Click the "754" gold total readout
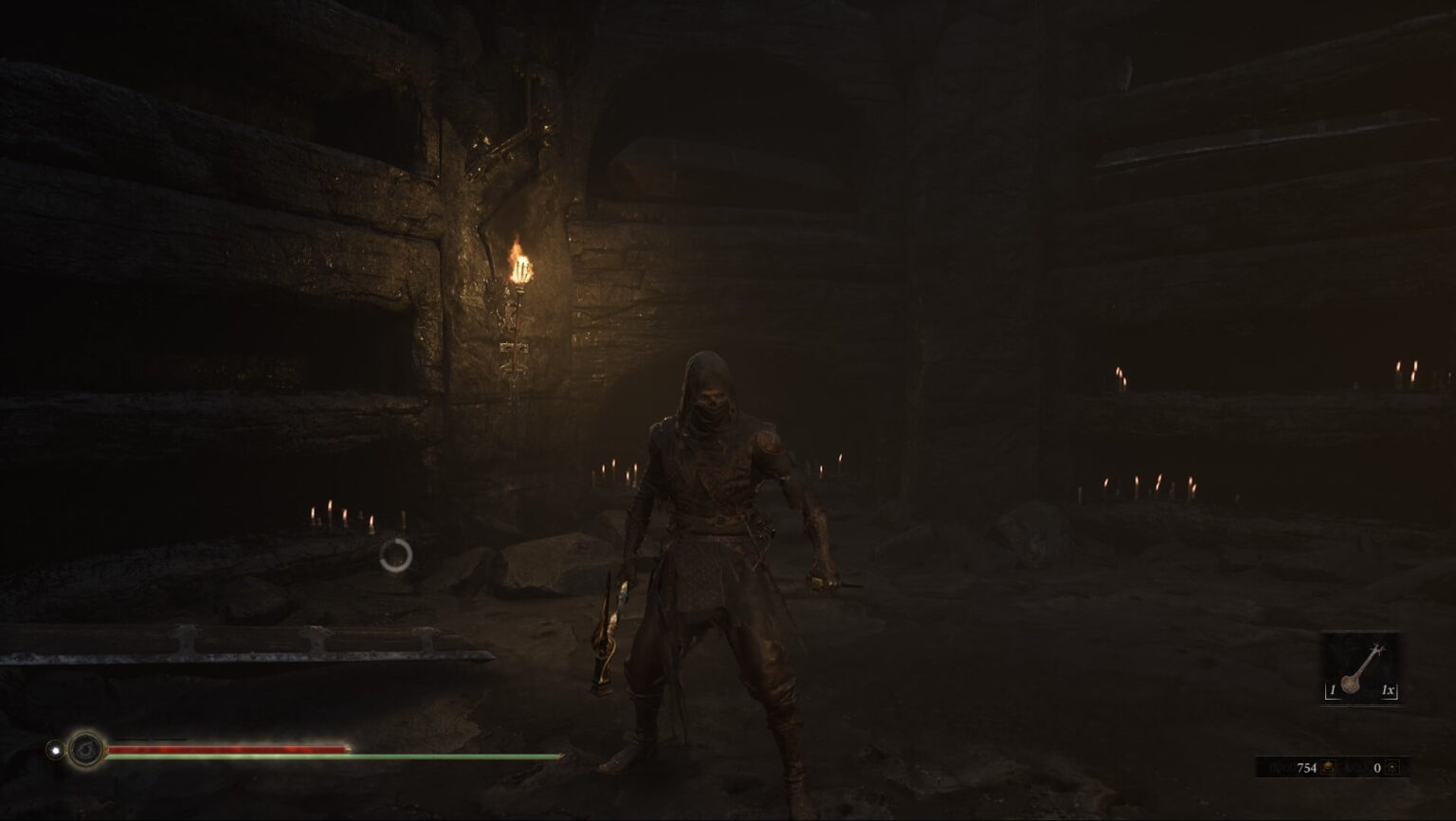Image resolution: width=1456 pixels, height=821 pixels. tap(1307, 767)
